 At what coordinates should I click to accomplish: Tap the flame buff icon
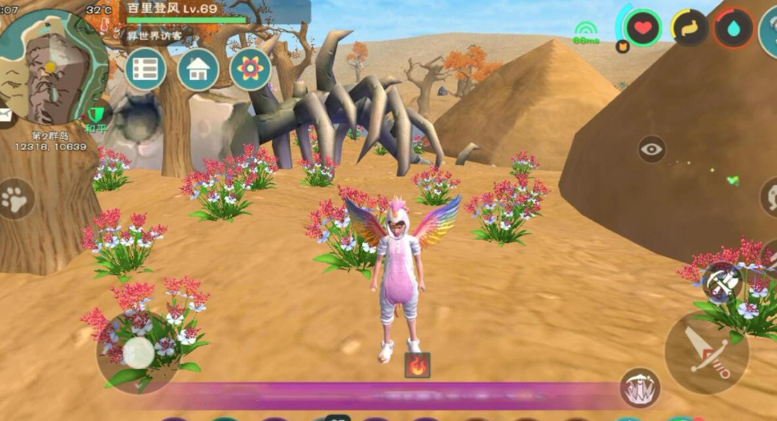pyautogui.click(x=417, y=364)
